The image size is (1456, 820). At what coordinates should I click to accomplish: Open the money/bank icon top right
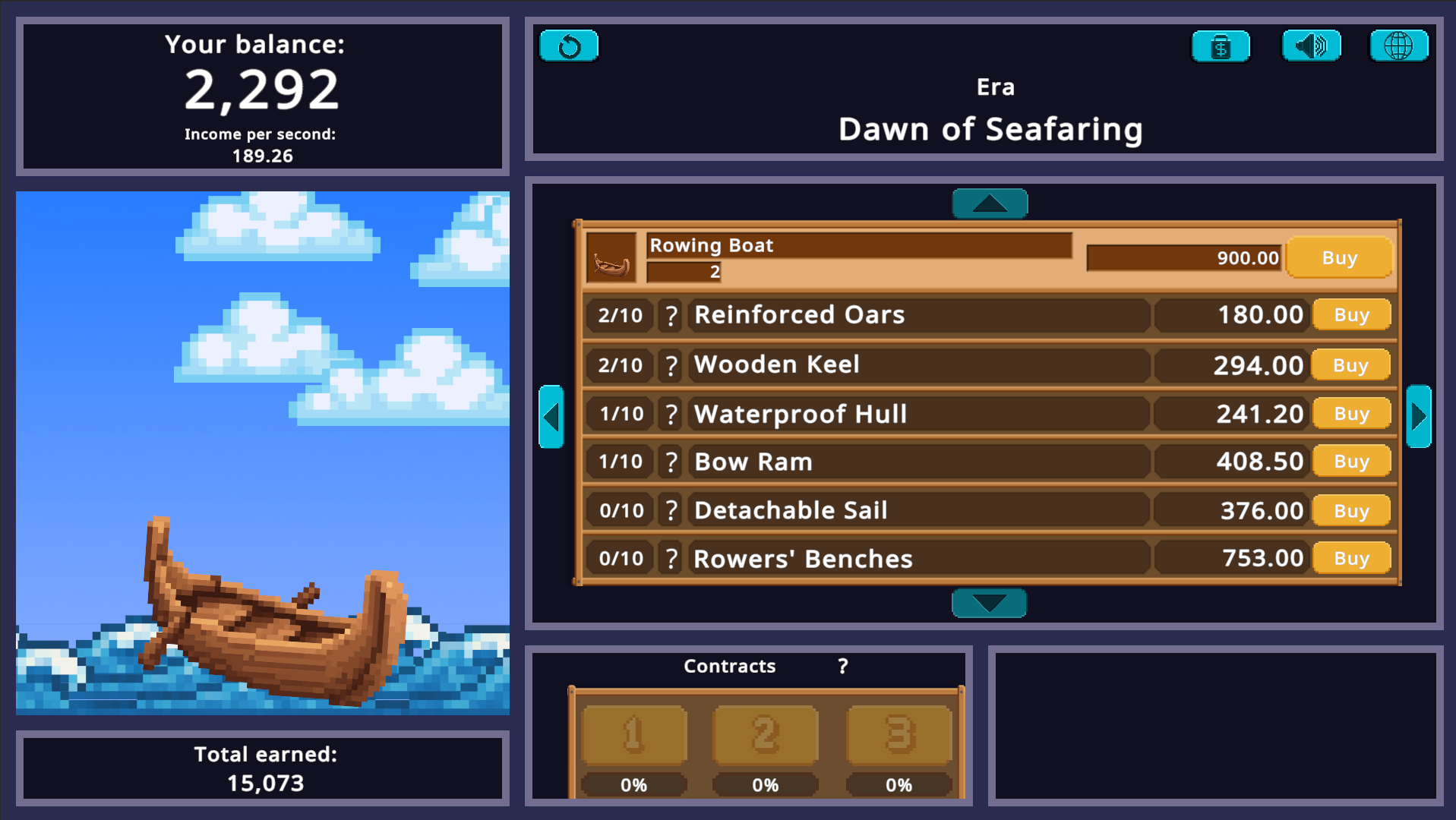coord(1220,46)
